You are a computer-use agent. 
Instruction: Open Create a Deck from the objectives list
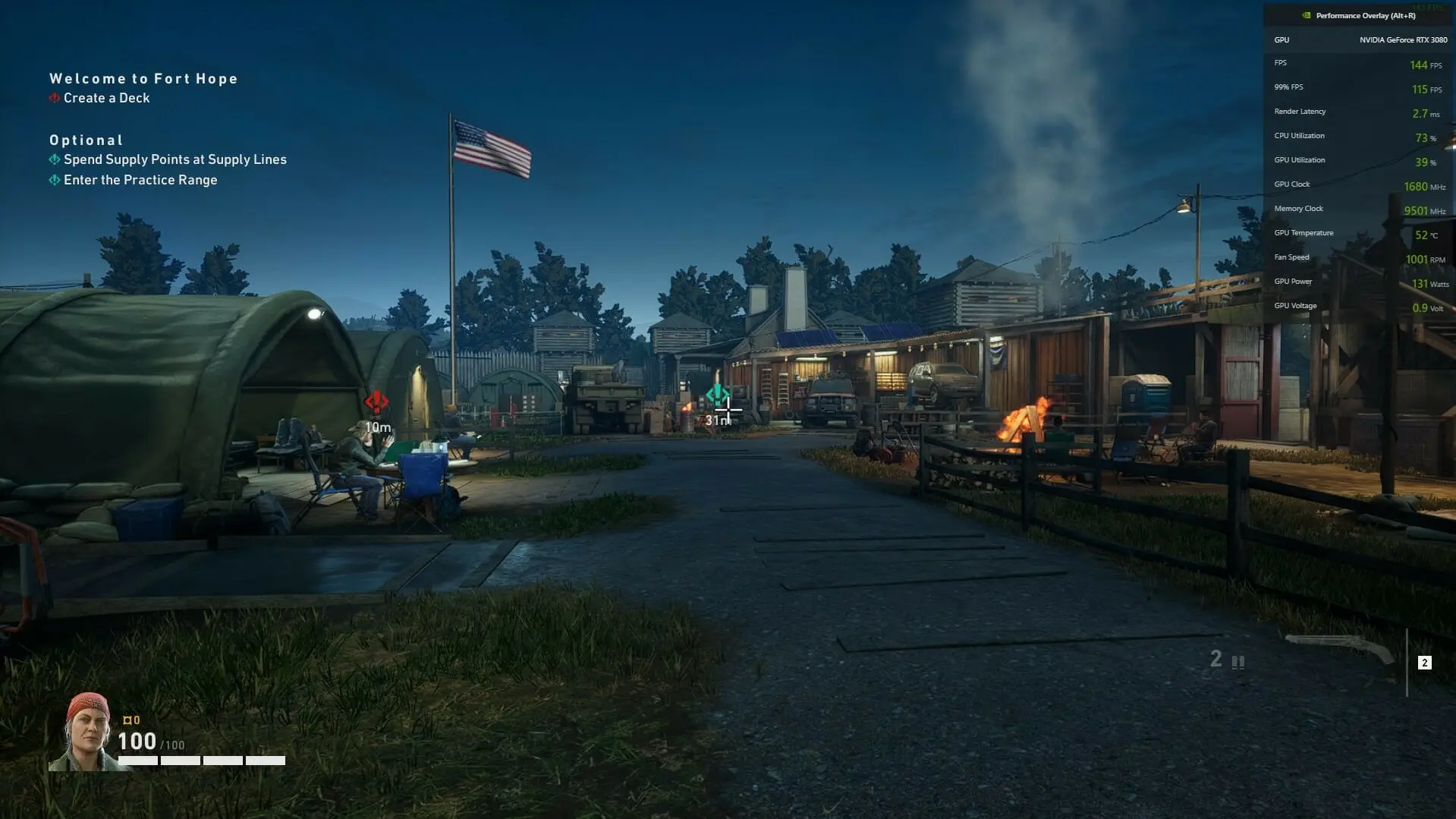[107, 98]
